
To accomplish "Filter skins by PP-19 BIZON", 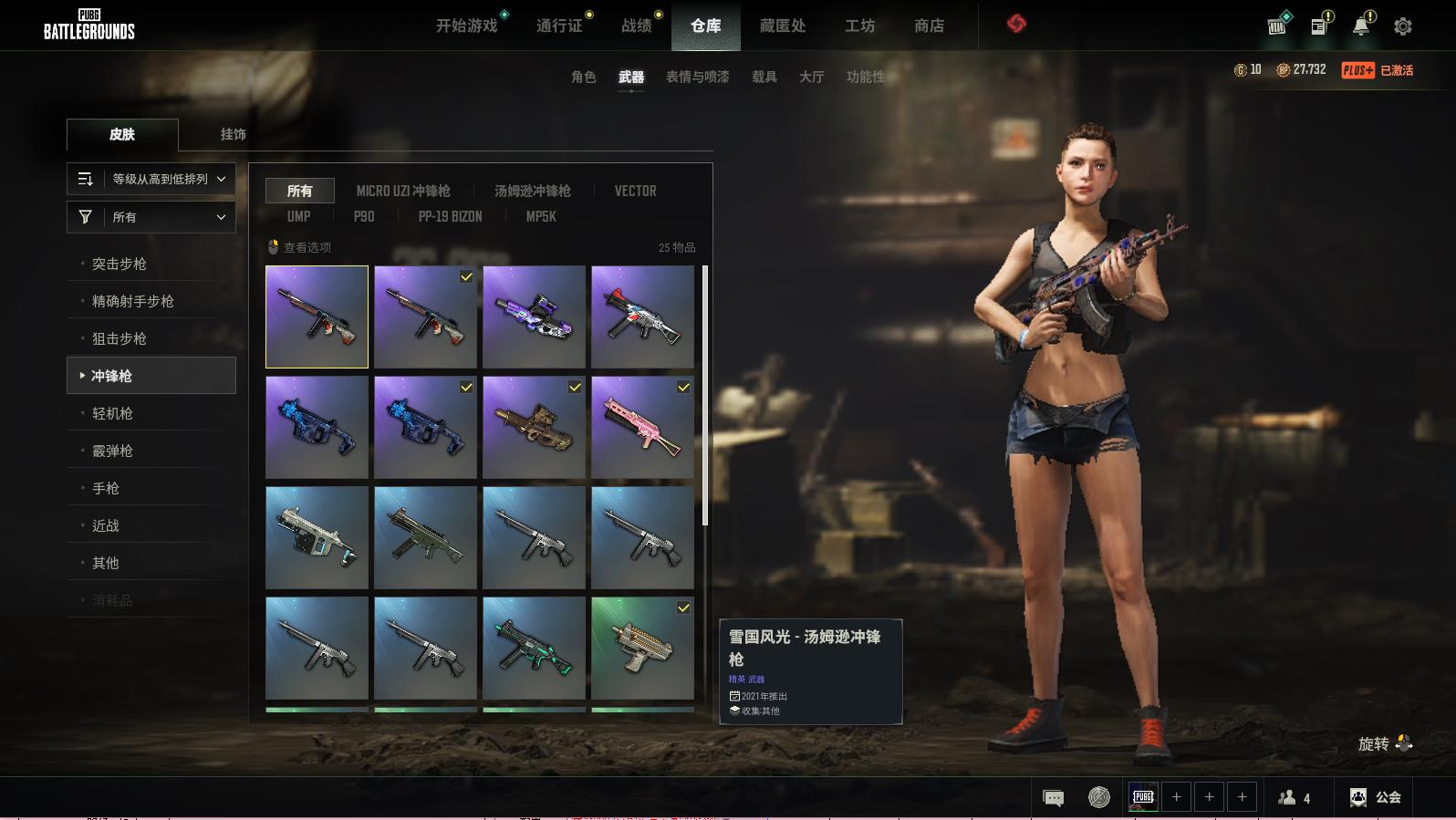I will [450, 216].
